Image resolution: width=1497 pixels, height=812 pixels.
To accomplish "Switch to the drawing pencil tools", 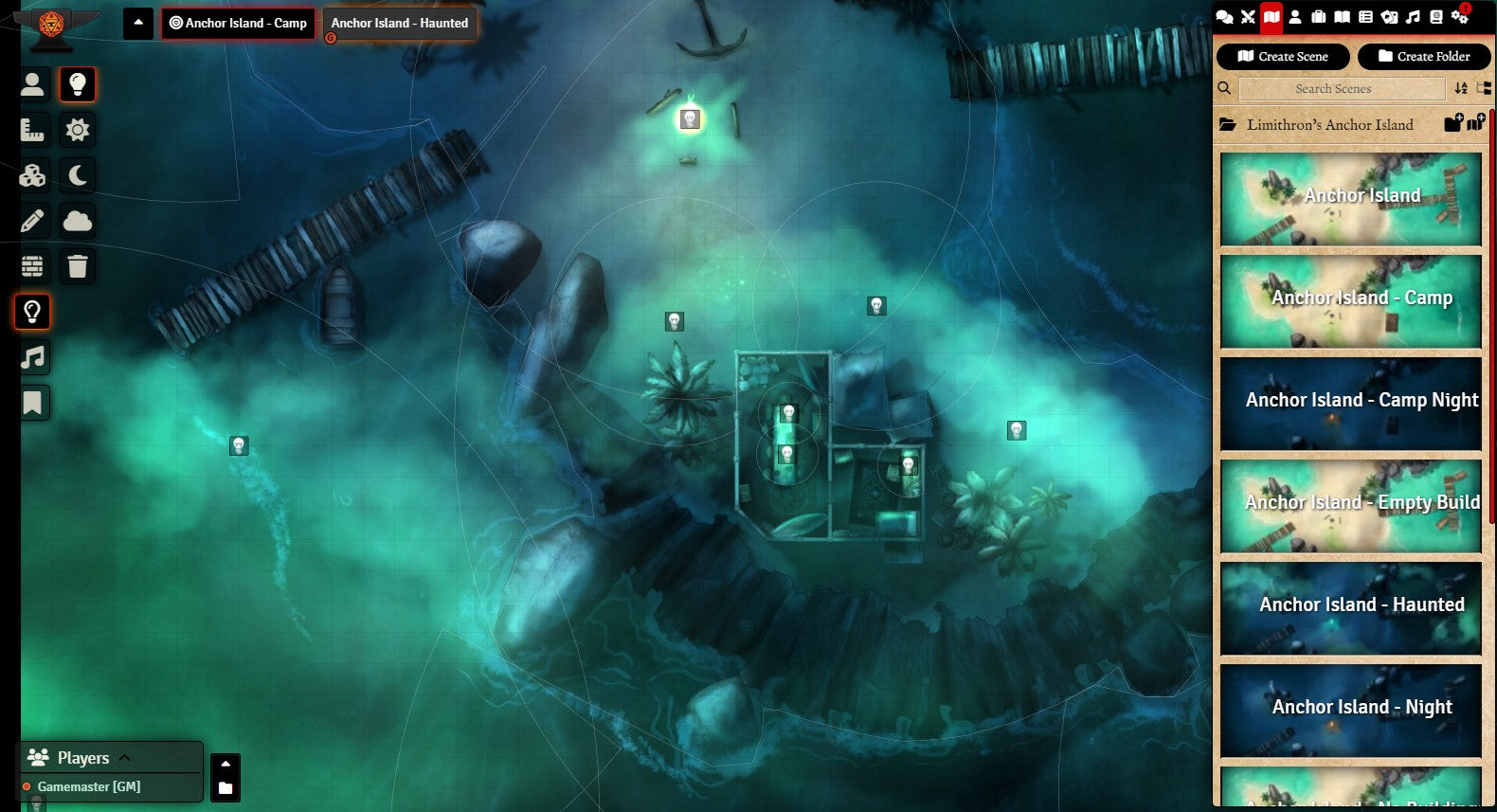I will click(x=32, y=221).
